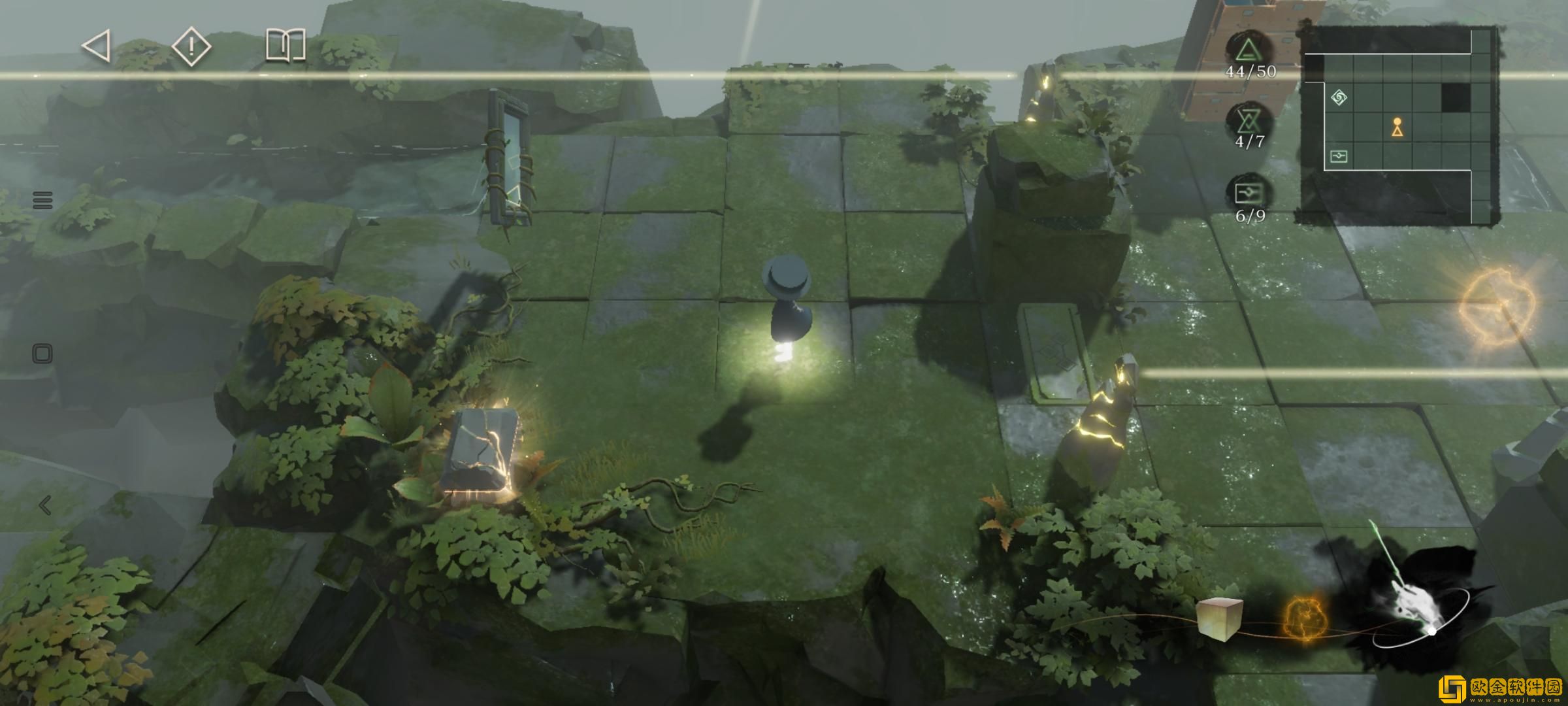
Task: Tap the Android recent-apps lines button
Action: click(42, 200)
